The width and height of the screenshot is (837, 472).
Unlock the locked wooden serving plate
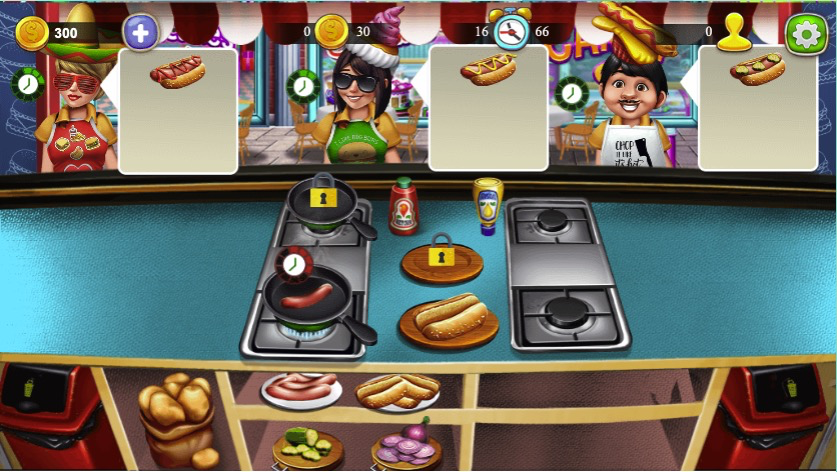point(441,259)
